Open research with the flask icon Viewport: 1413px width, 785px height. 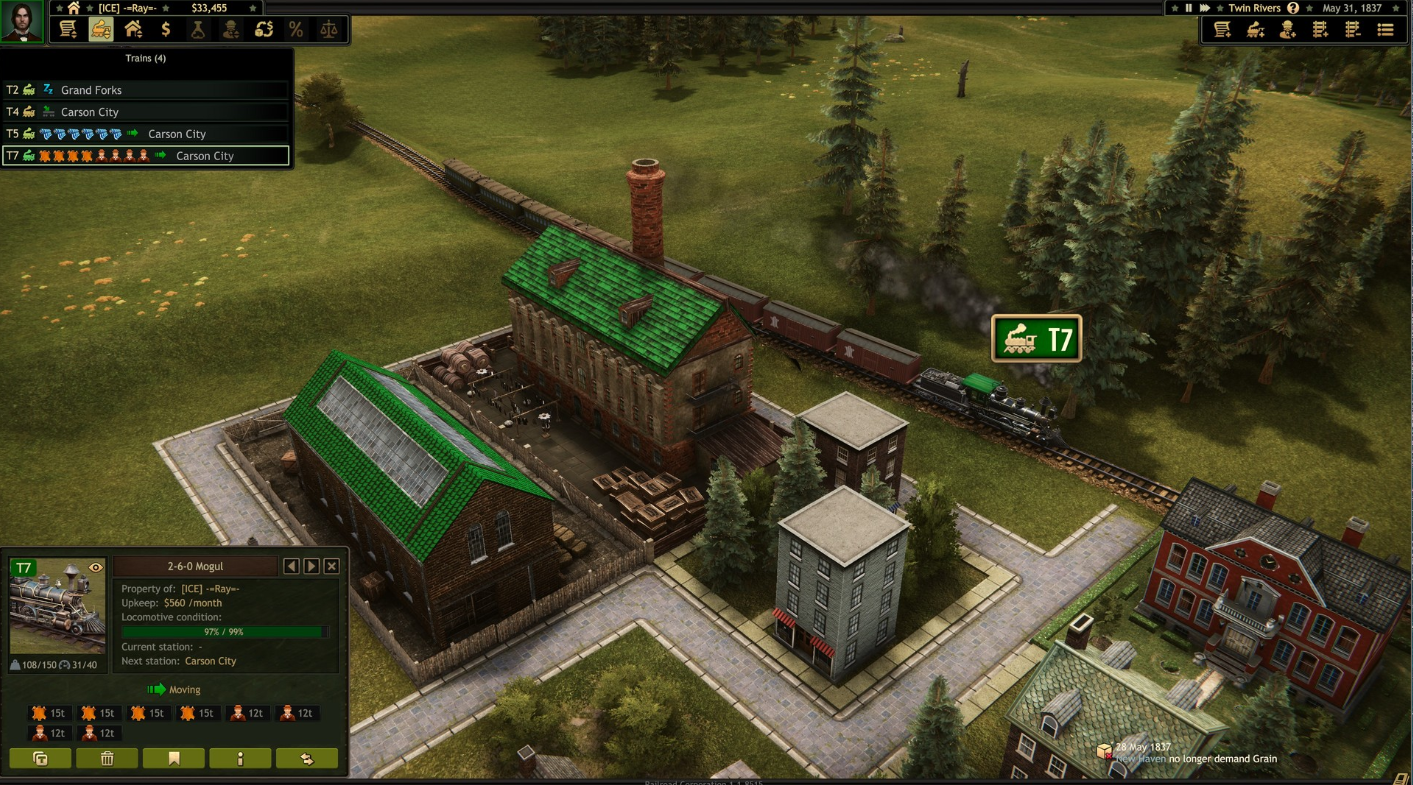[197, 30]
